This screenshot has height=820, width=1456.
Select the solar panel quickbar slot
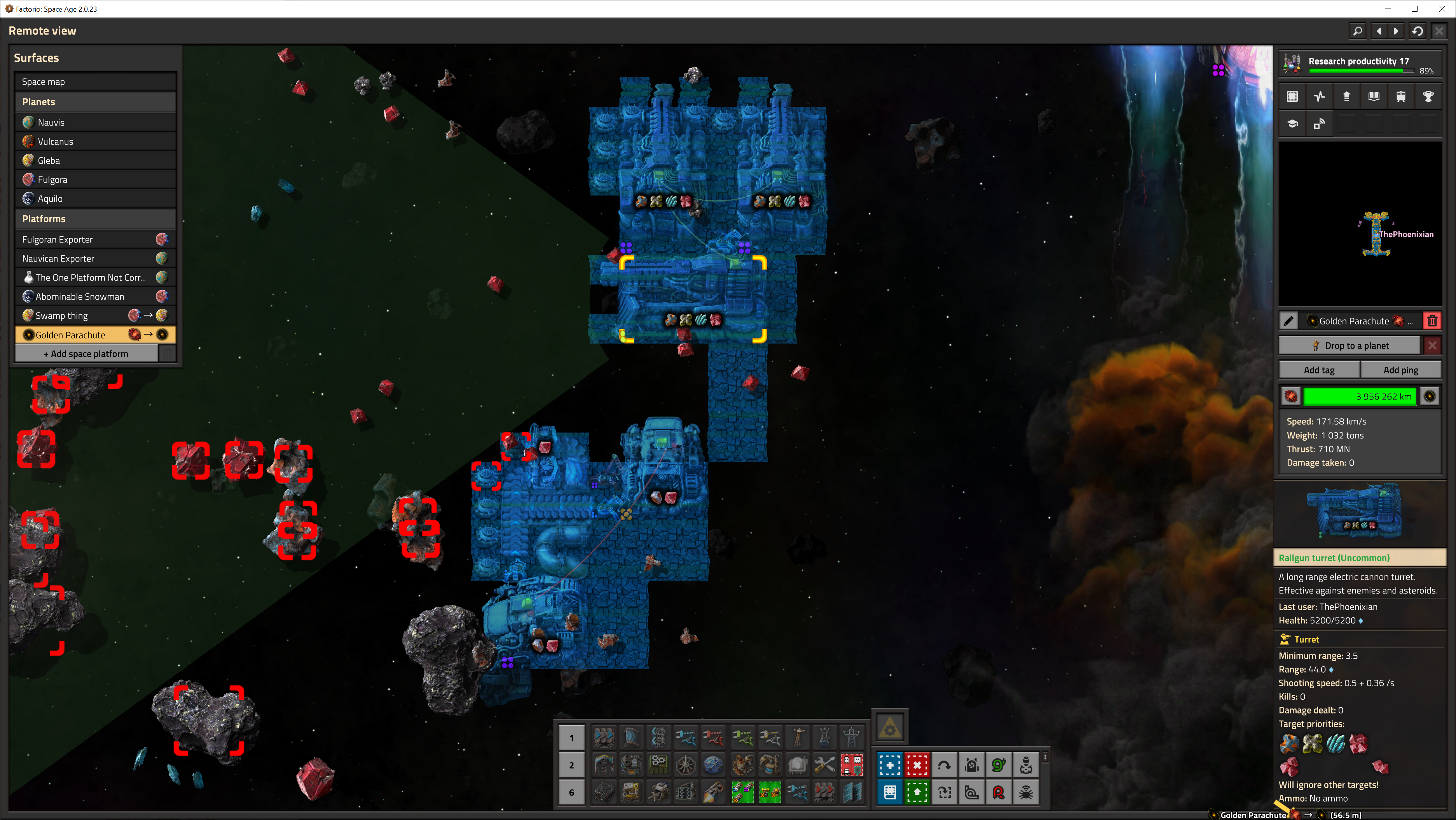click(852, 792)
